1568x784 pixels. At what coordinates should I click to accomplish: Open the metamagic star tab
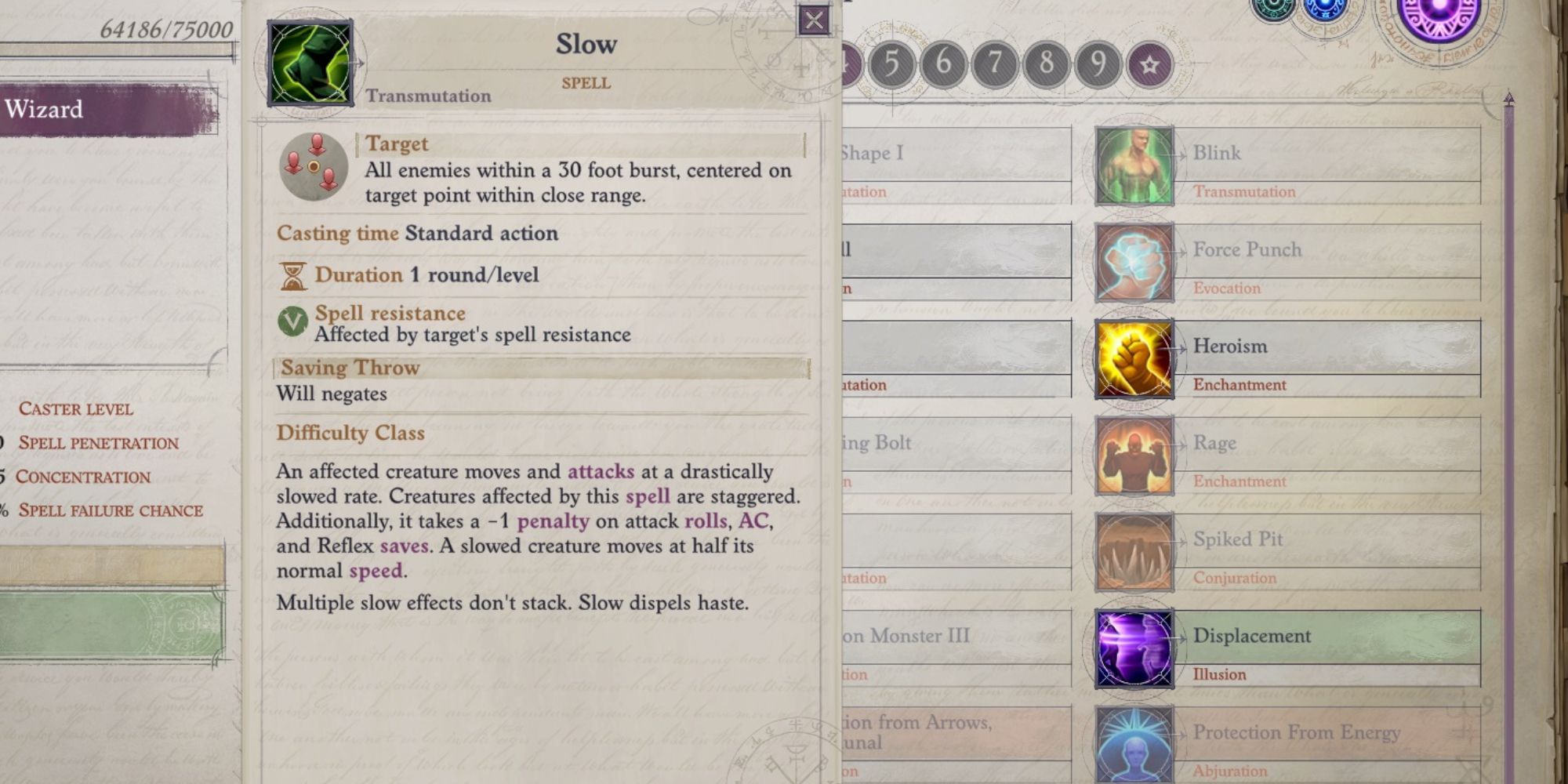[1147, 63]
